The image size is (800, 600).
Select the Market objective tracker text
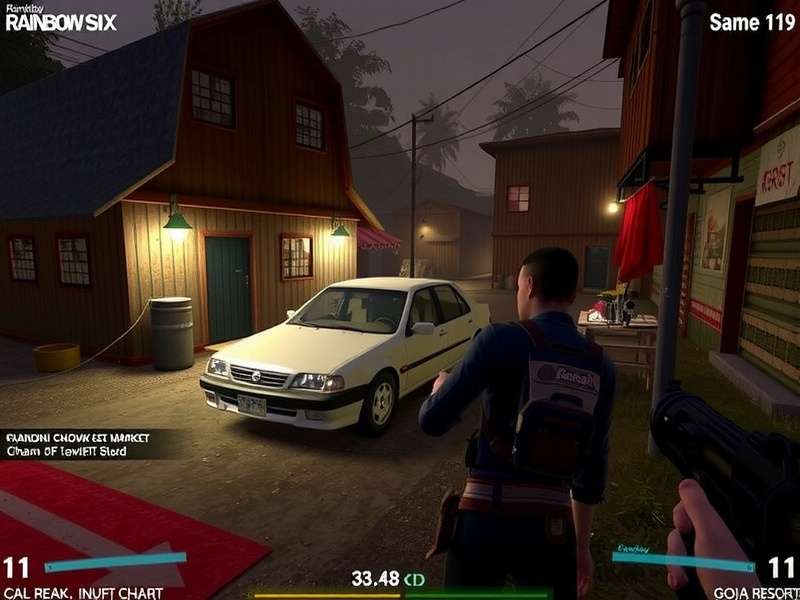[72, 444]
